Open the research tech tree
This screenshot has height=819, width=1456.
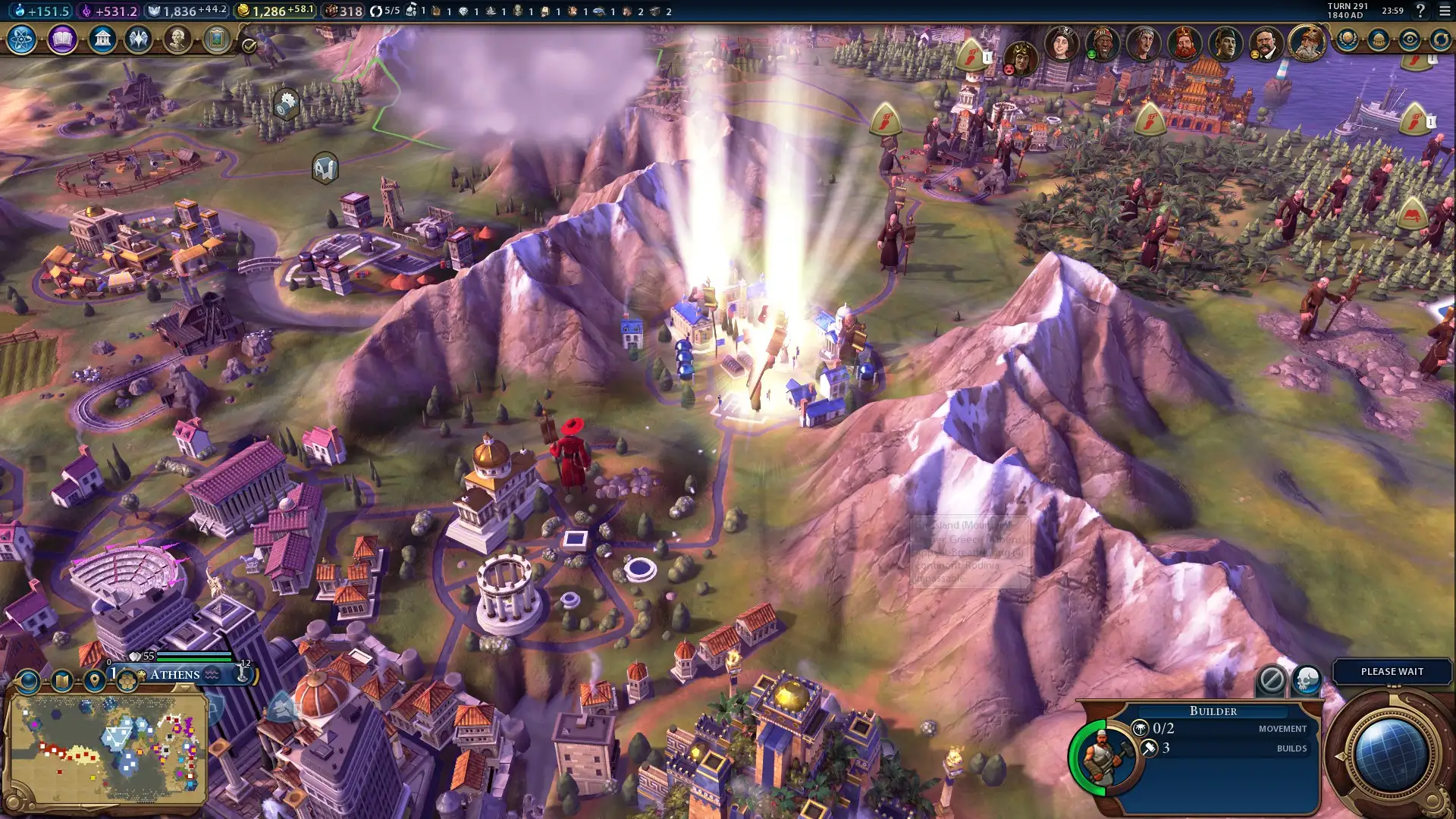point(21,39)
